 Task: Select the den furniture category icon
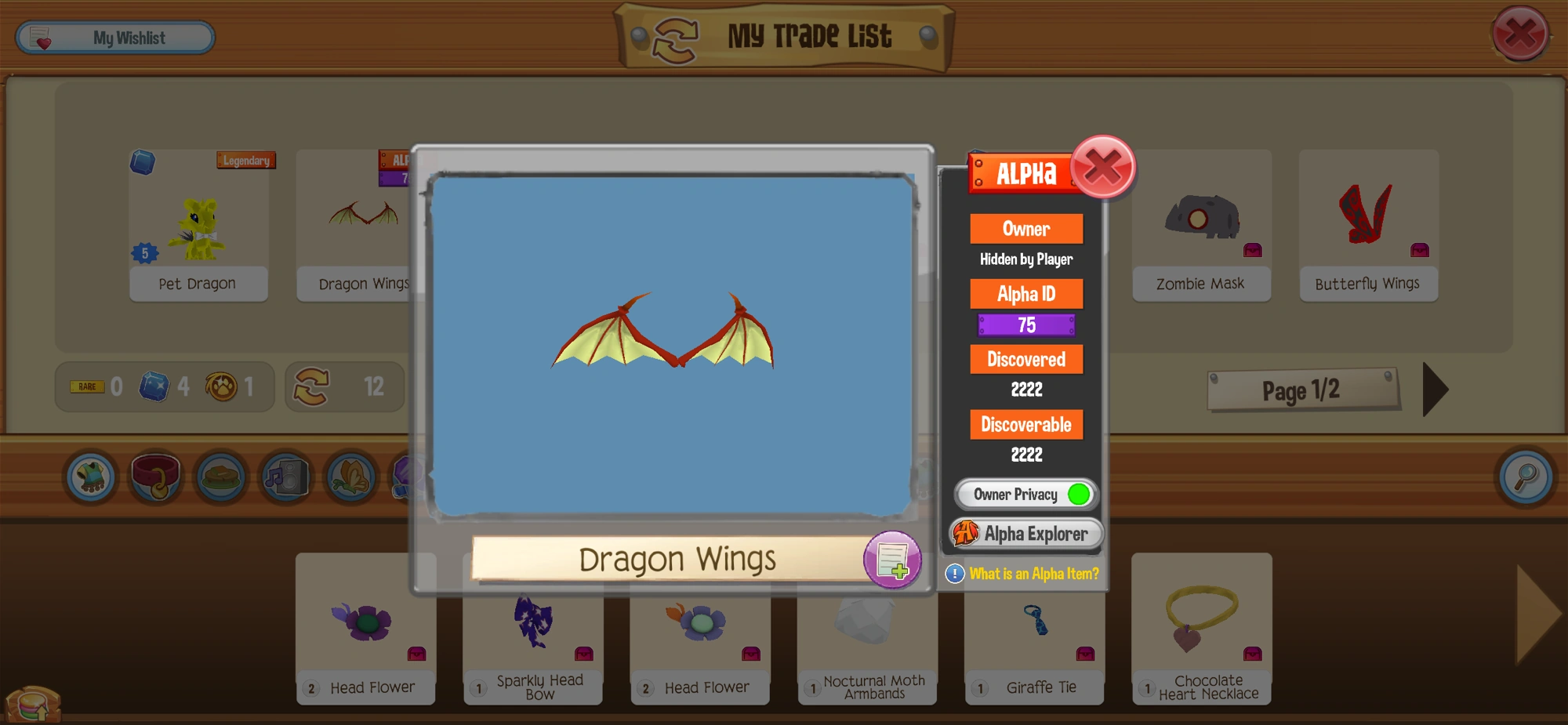pos(220,477)
